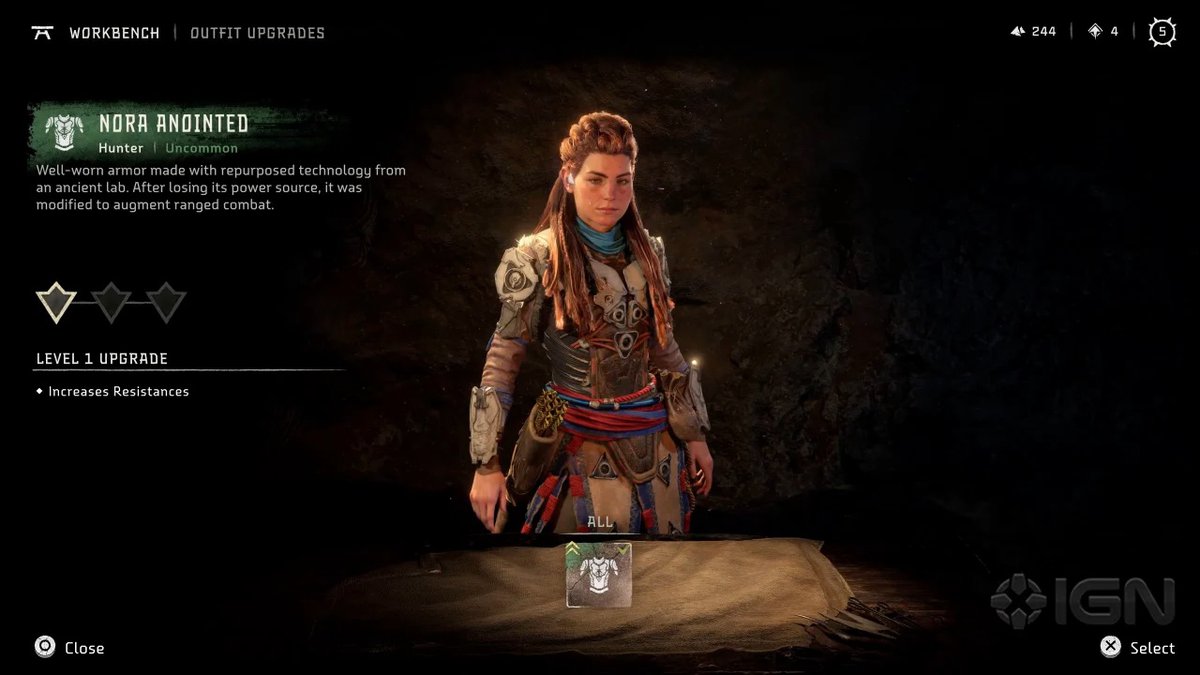1200x675 pixels.
Task: Select the ALL category filter label
Action: [600, 522]
